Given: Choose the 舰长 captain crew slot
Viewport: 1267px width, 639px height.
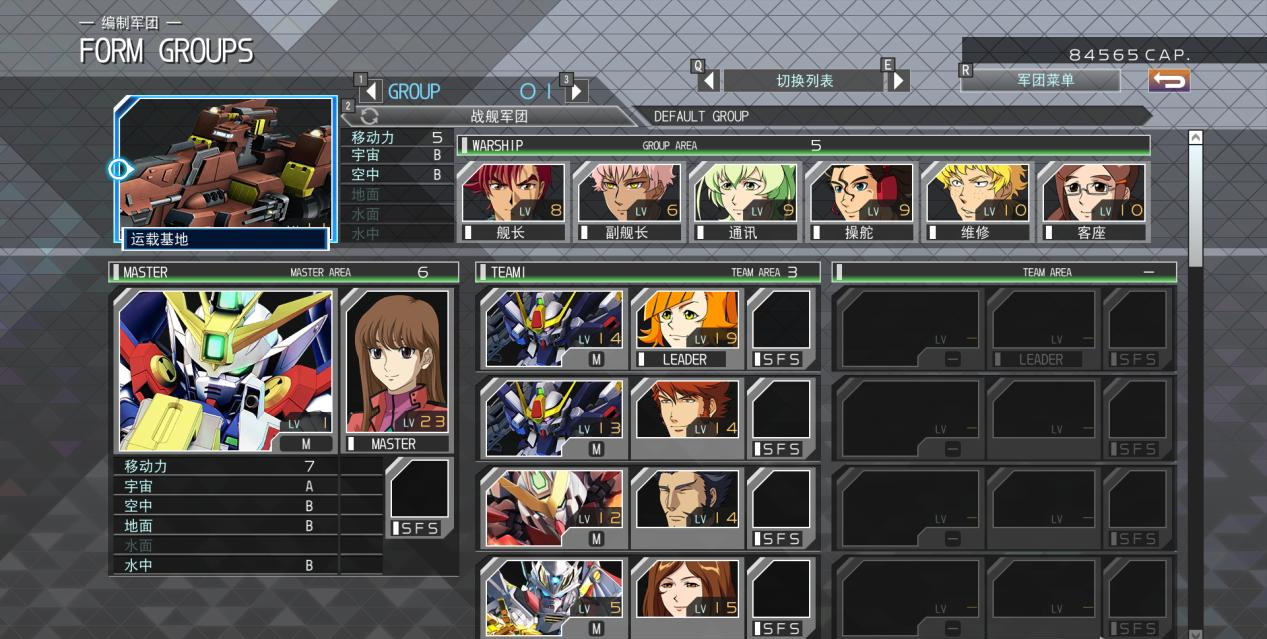Looking at the screenshot, I should (513, 201).
